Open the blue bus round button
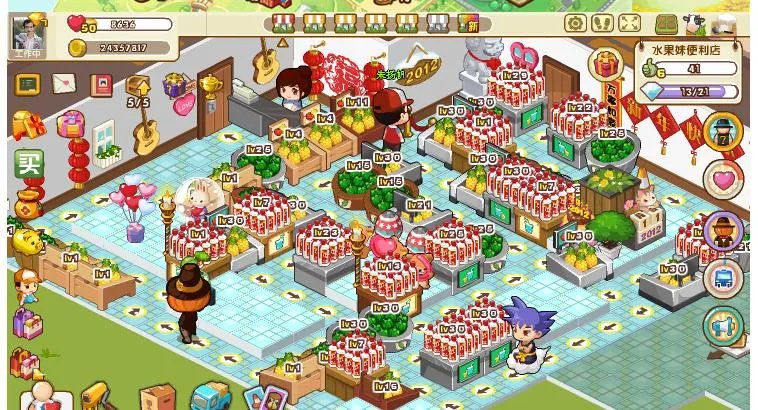This screenshot has width=758, height=410. (x=722, y=278)
